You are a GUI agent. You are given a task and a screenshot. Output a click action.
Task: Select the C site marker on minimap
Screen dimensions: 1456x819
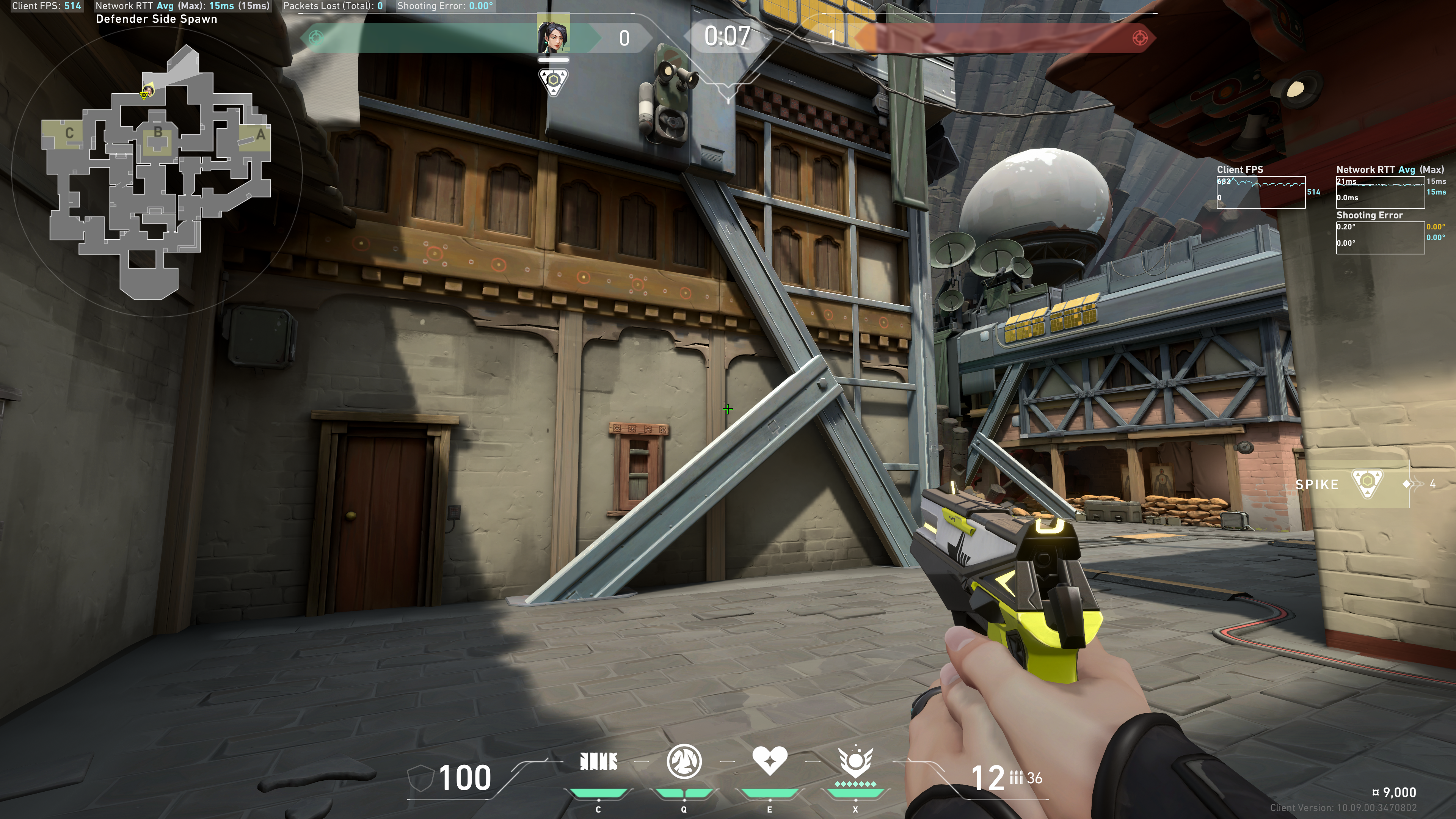69,133
